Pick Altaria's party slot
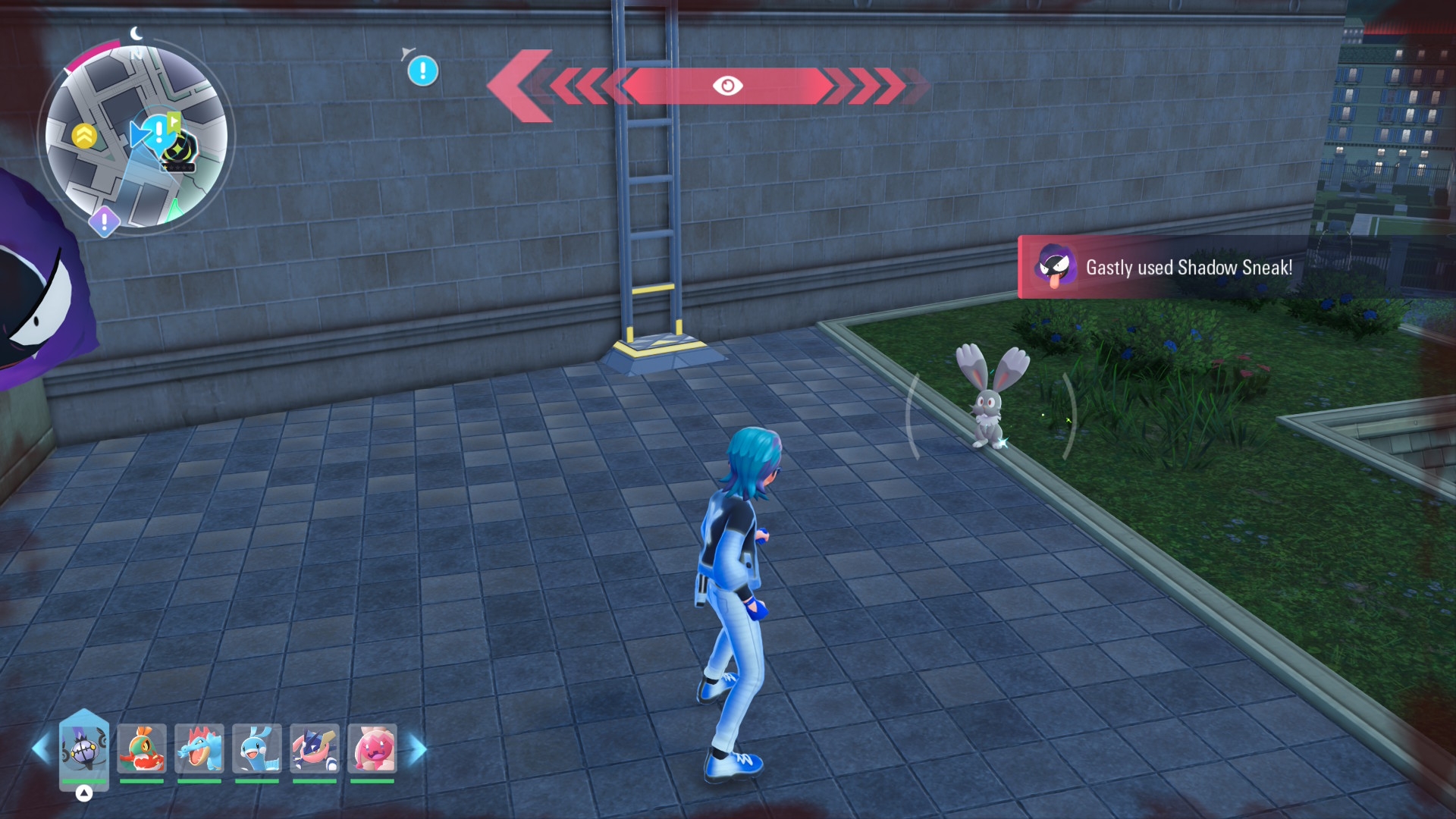This screenshot has height=819, width=1456. pyautogui.click(x=257, y=748)
